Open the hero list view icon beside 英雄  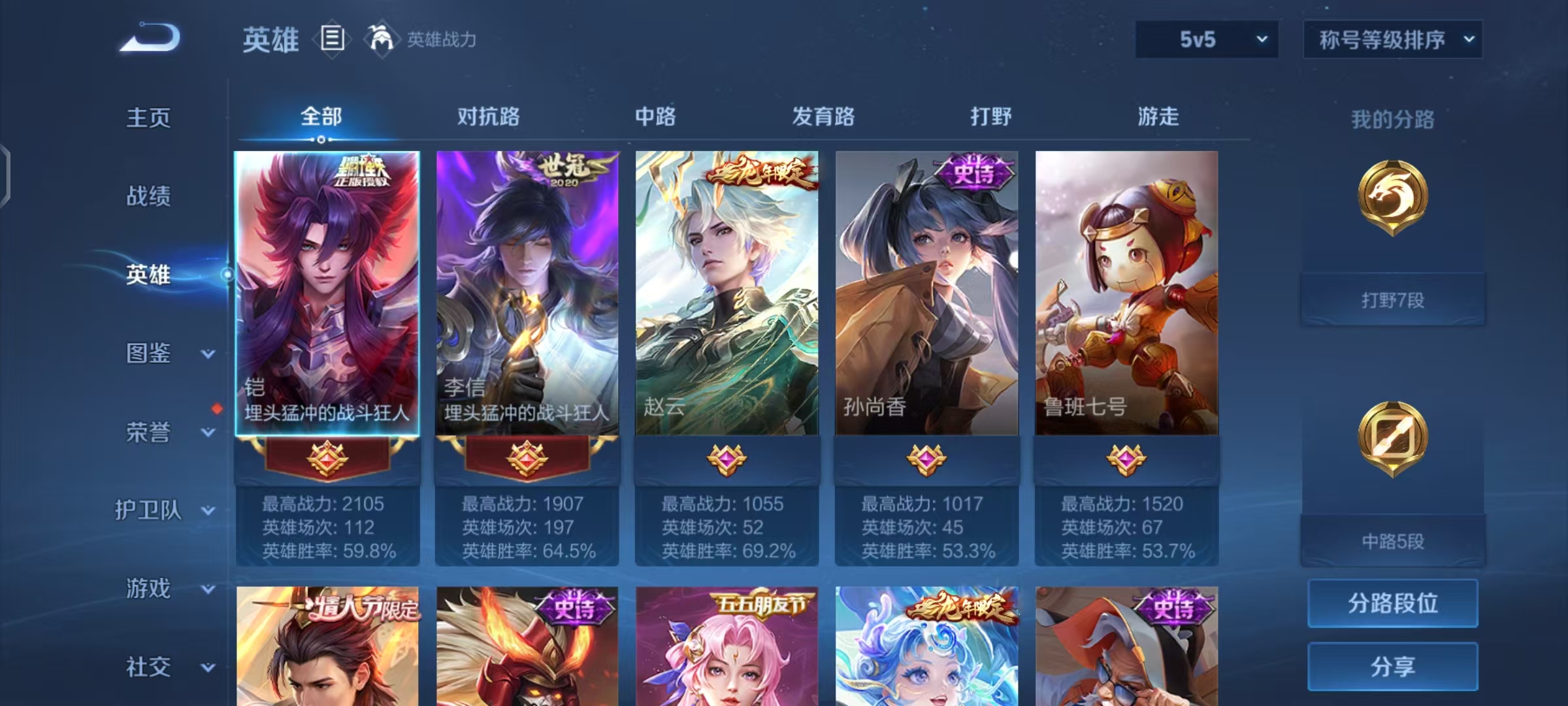[332, 39]
